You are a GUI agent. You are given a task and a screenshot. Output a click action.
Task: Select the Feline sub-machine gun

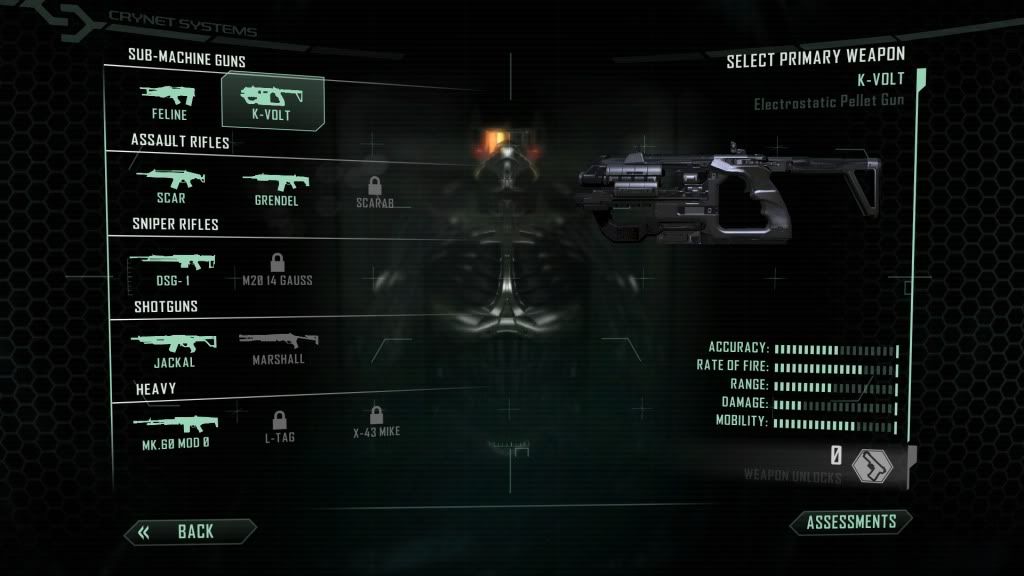click(168, 102)
